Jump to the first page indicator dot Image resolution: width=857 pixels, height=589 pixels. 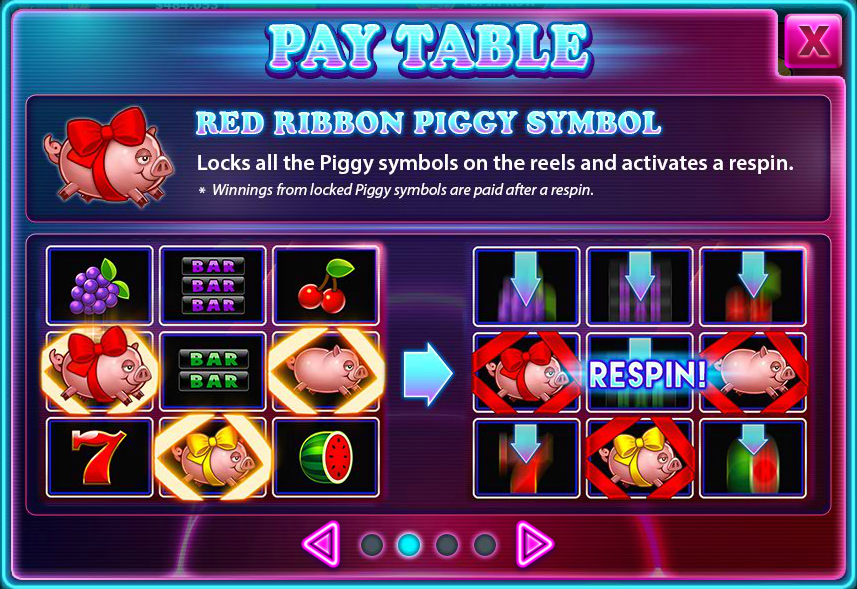pos(372,545)
